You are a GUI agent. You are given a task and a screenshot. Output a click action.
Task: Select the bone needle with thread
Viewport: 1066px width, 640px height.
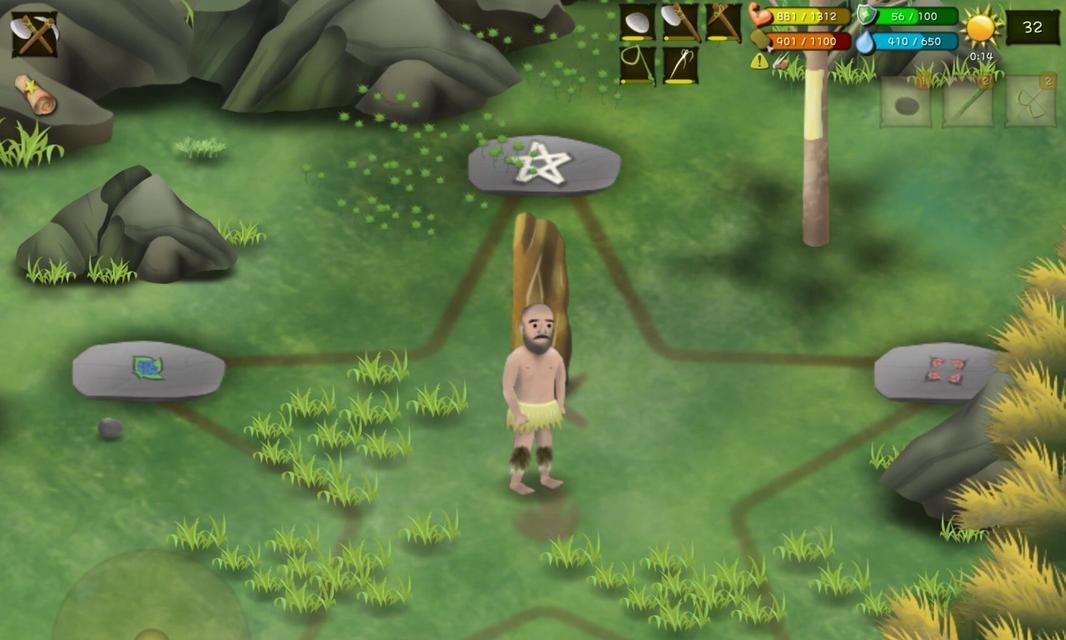click(x=680, y=65)
